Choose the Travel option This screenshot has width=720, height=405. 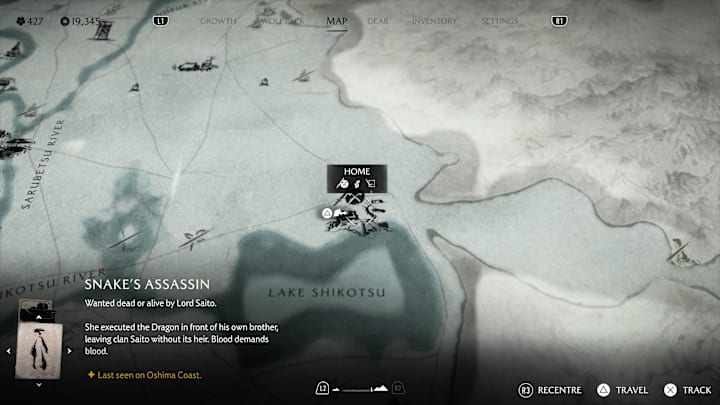point(624,390)
